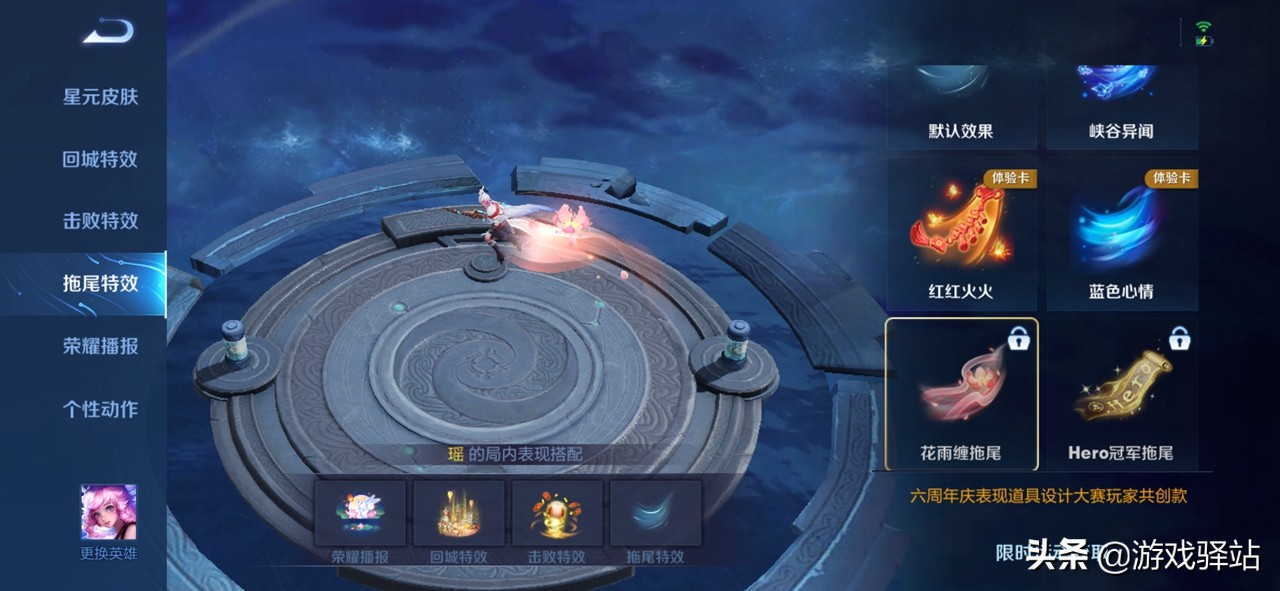The height and width of the screenshot is (591, 1280).
Task: Show the 荣耀播报 tab
Action: point(100,346)
